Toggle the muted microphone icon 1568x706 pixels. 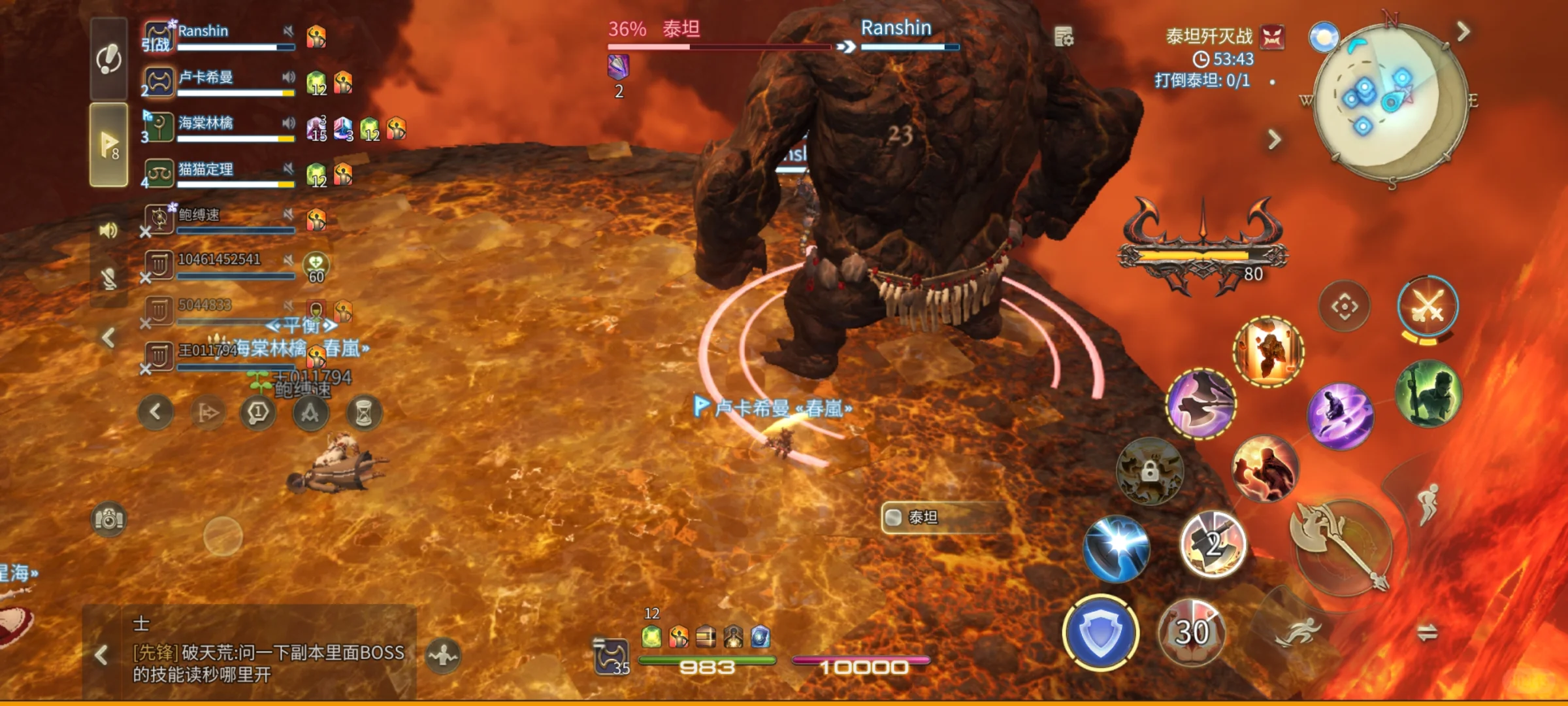(x=108, y=279)
